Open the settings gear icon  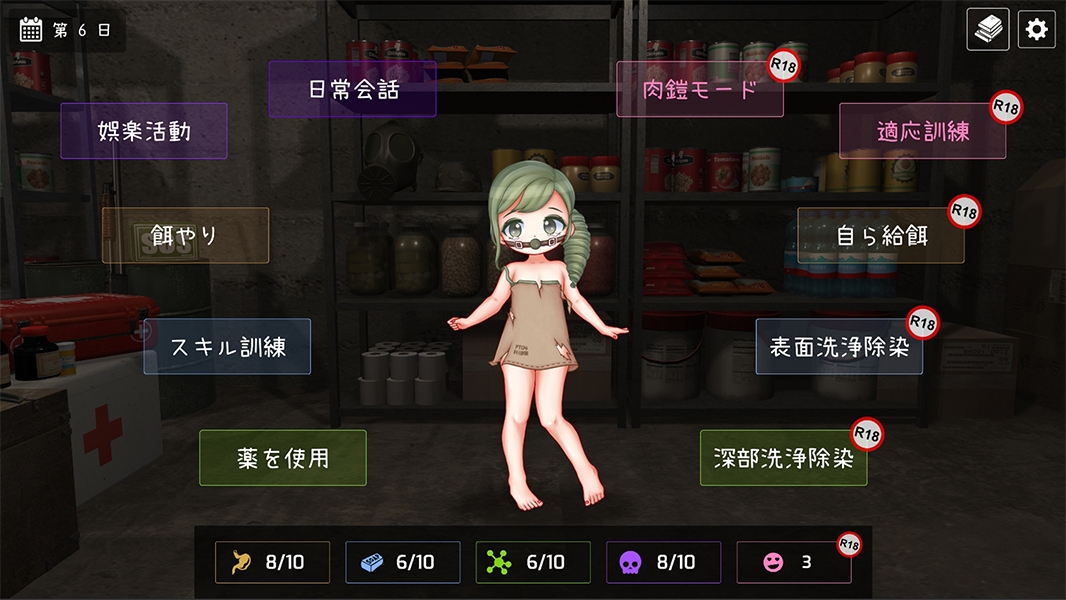point(1037,29)
